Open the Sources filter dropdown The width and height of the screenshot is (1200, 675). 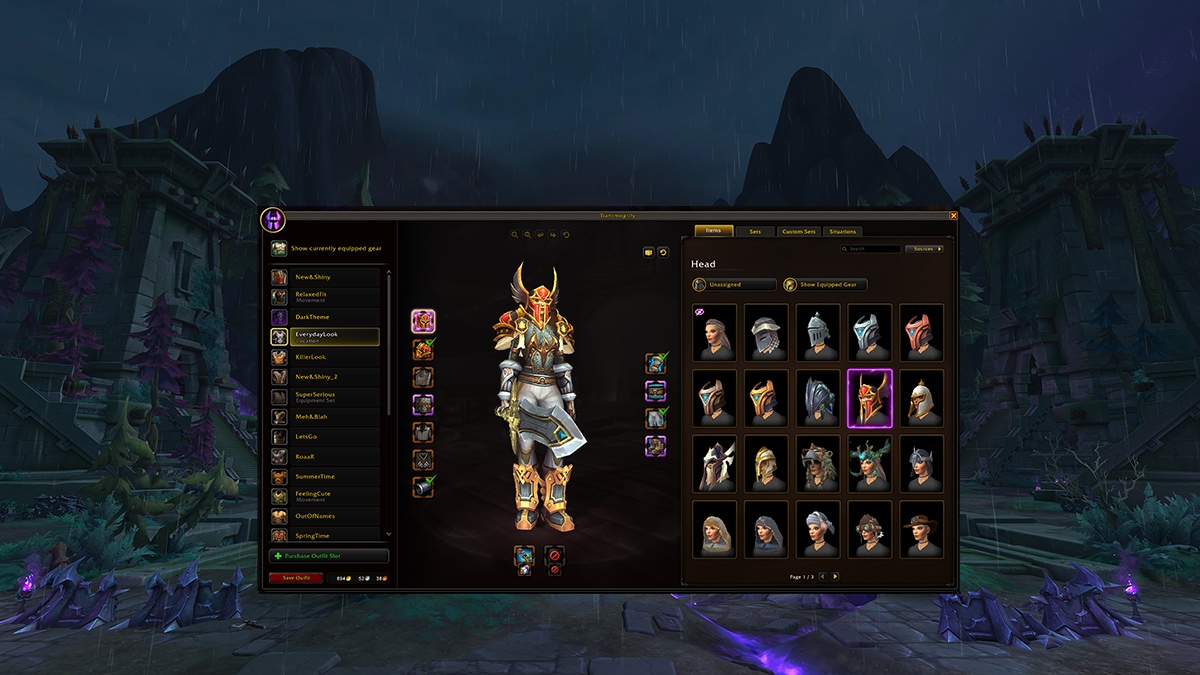pyautogui.click(x=924, y=249)
